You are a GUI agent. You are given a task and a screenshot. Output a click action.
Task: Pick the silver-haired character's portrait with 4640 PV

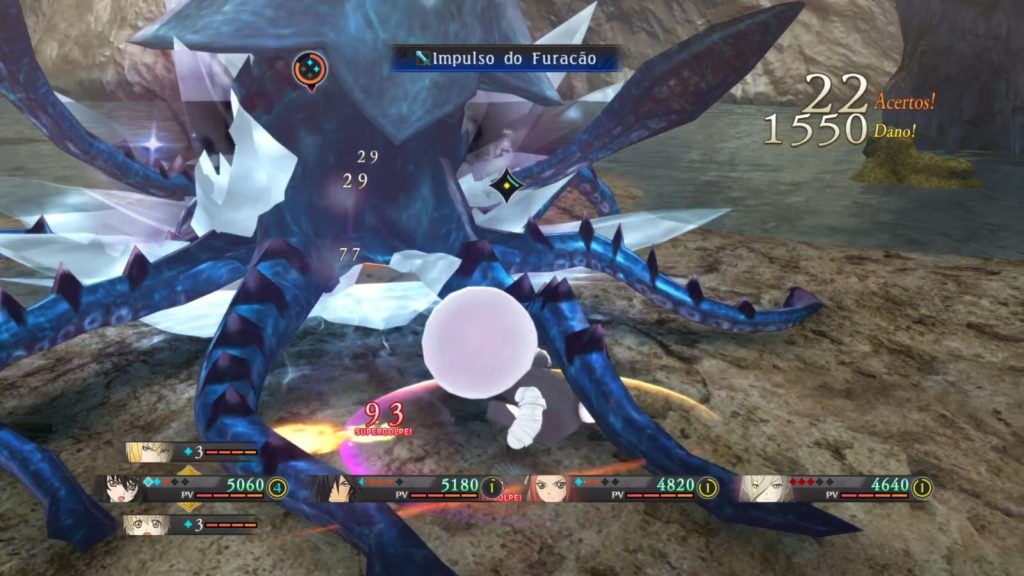764,487
